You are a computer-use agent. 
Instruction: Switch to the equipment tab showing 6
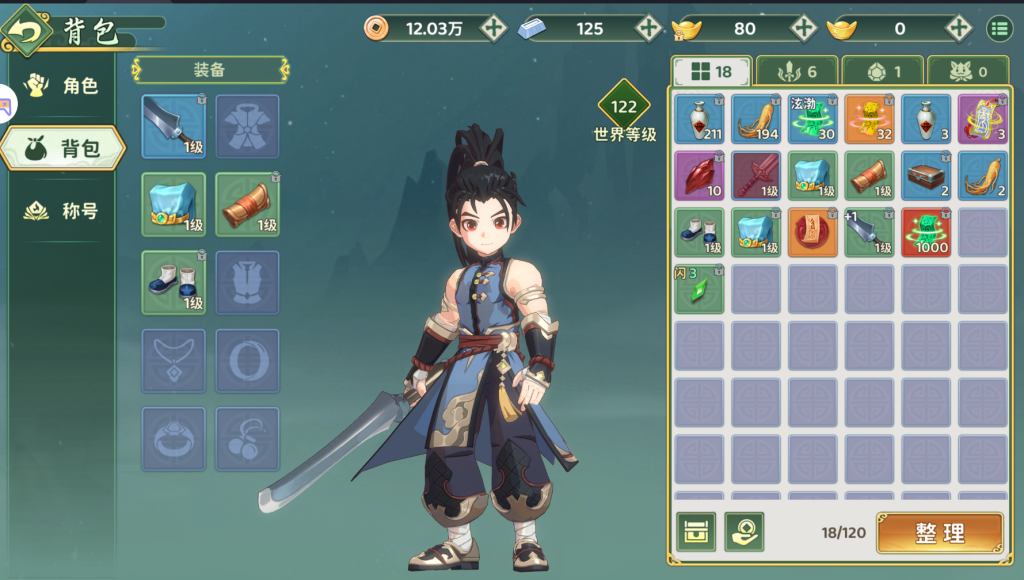pos(796,71)
